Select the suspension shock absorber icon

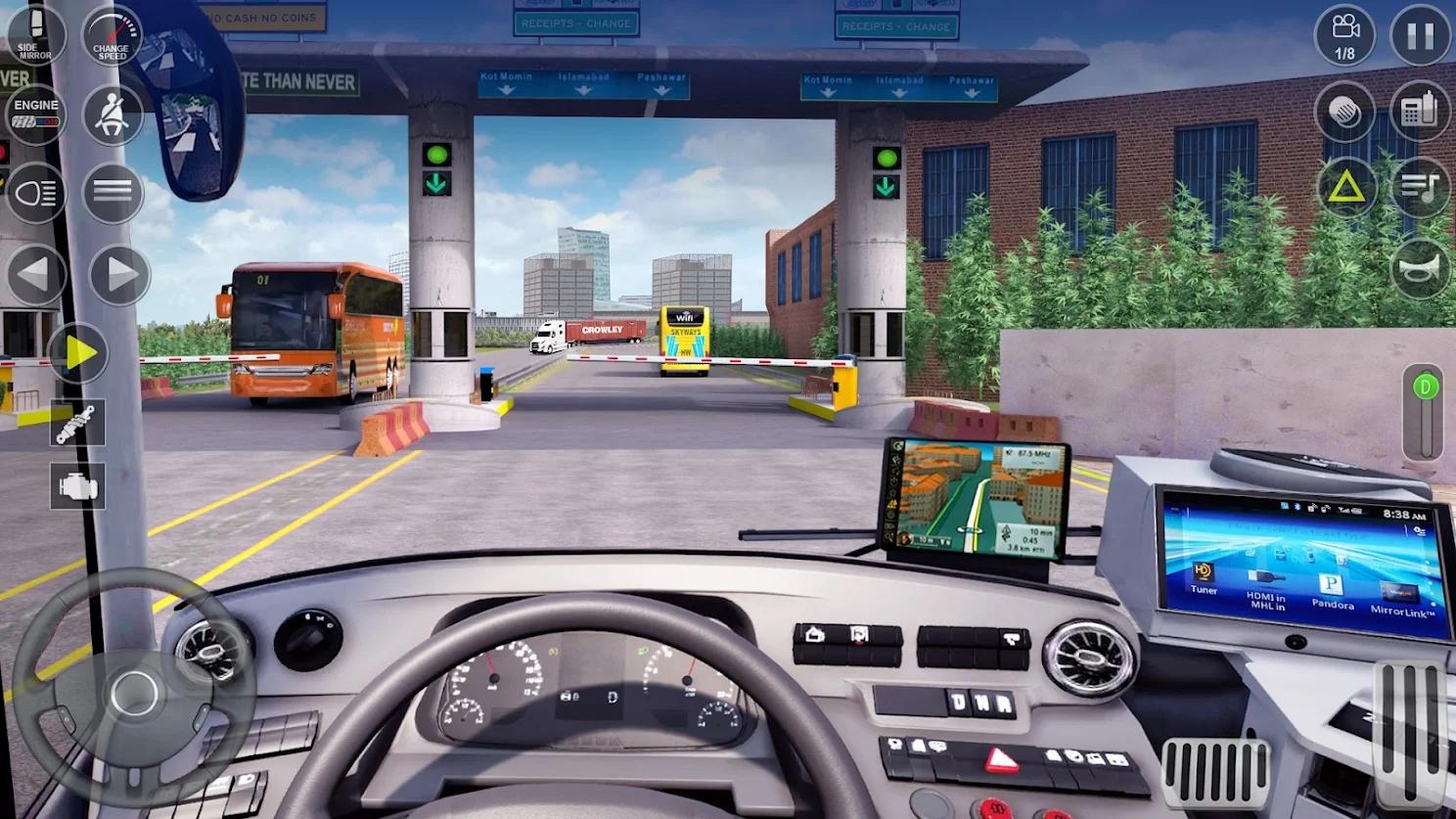(x=78, y=423)
